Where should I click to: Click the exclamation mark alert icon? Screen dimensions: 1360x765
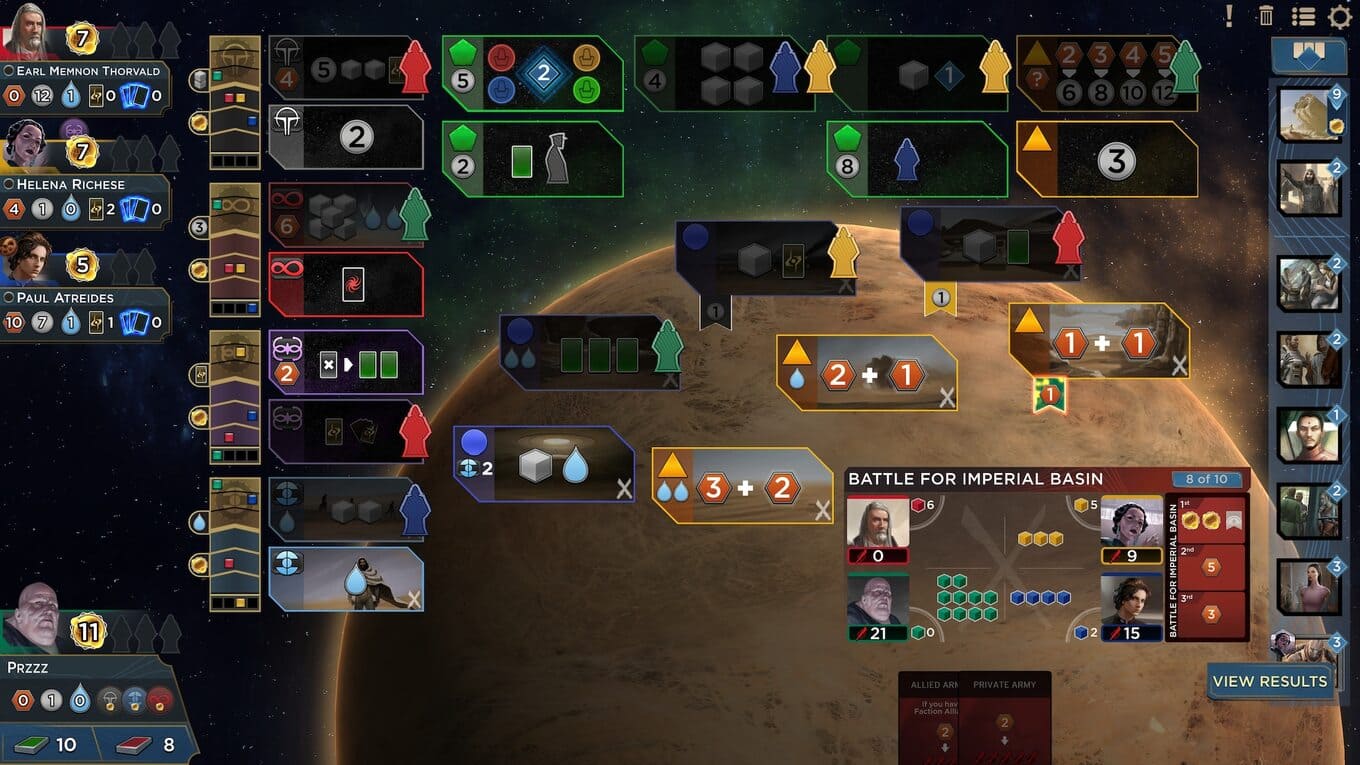[1229, 16]
